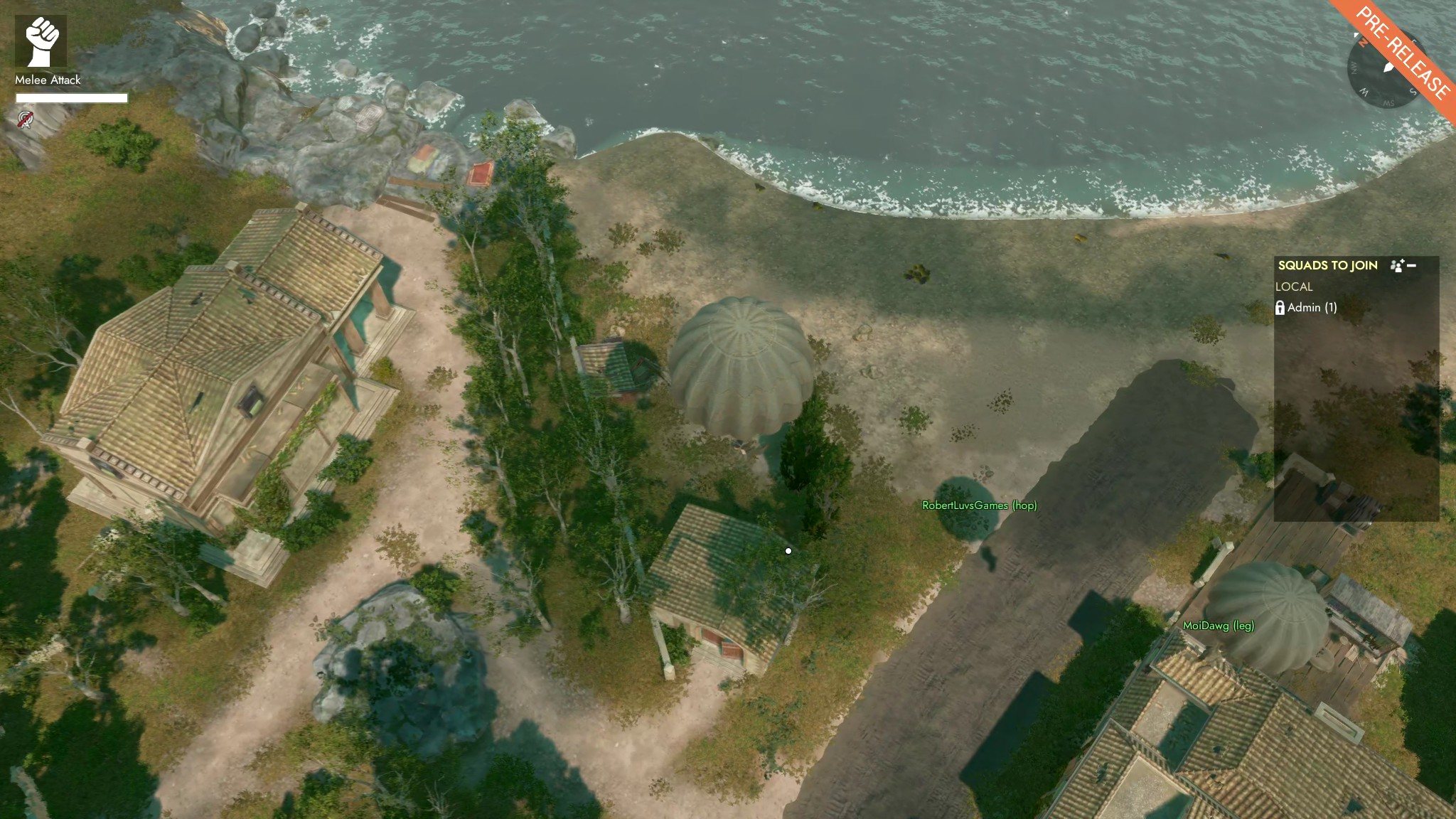Click the white crosshair dot at screen center
1456x819 pixels.
tap(788, 550)
